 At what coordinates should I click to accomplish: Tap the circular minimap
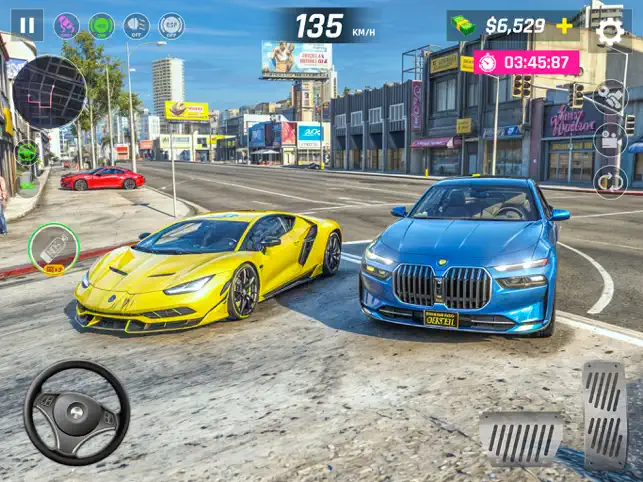click(x=49, y=92)
